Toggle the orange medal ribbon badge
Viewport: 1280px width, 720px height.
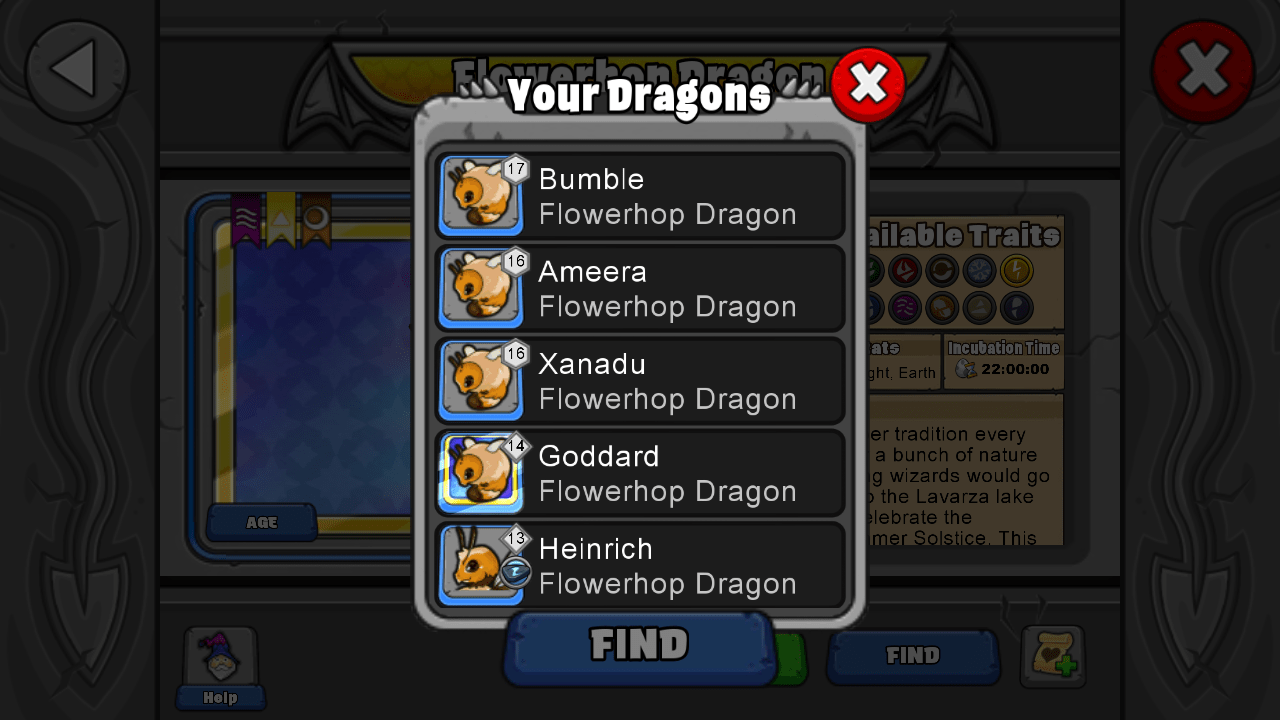point(315,218)
